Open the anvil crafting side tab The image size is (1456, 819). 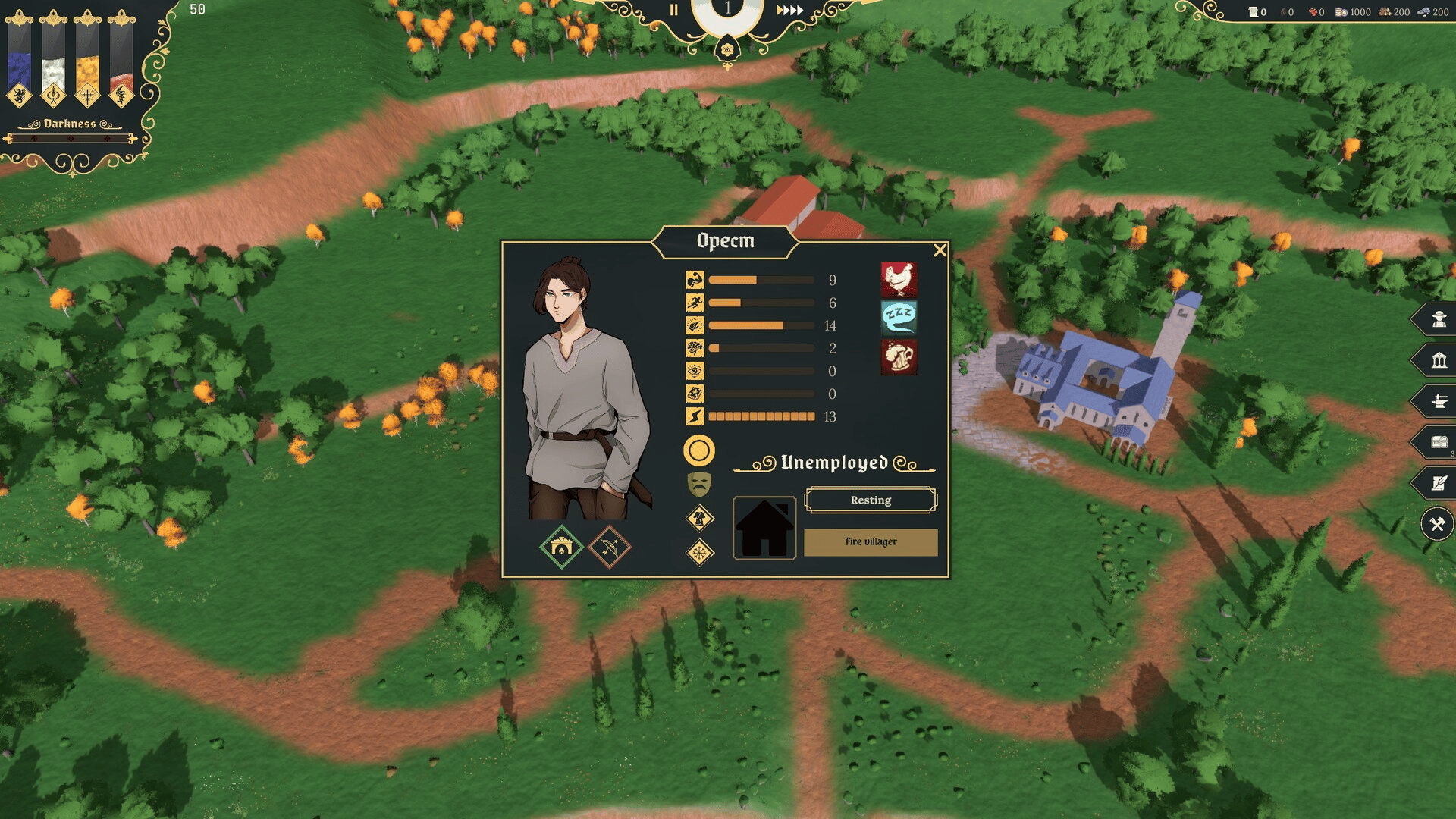1439,401
